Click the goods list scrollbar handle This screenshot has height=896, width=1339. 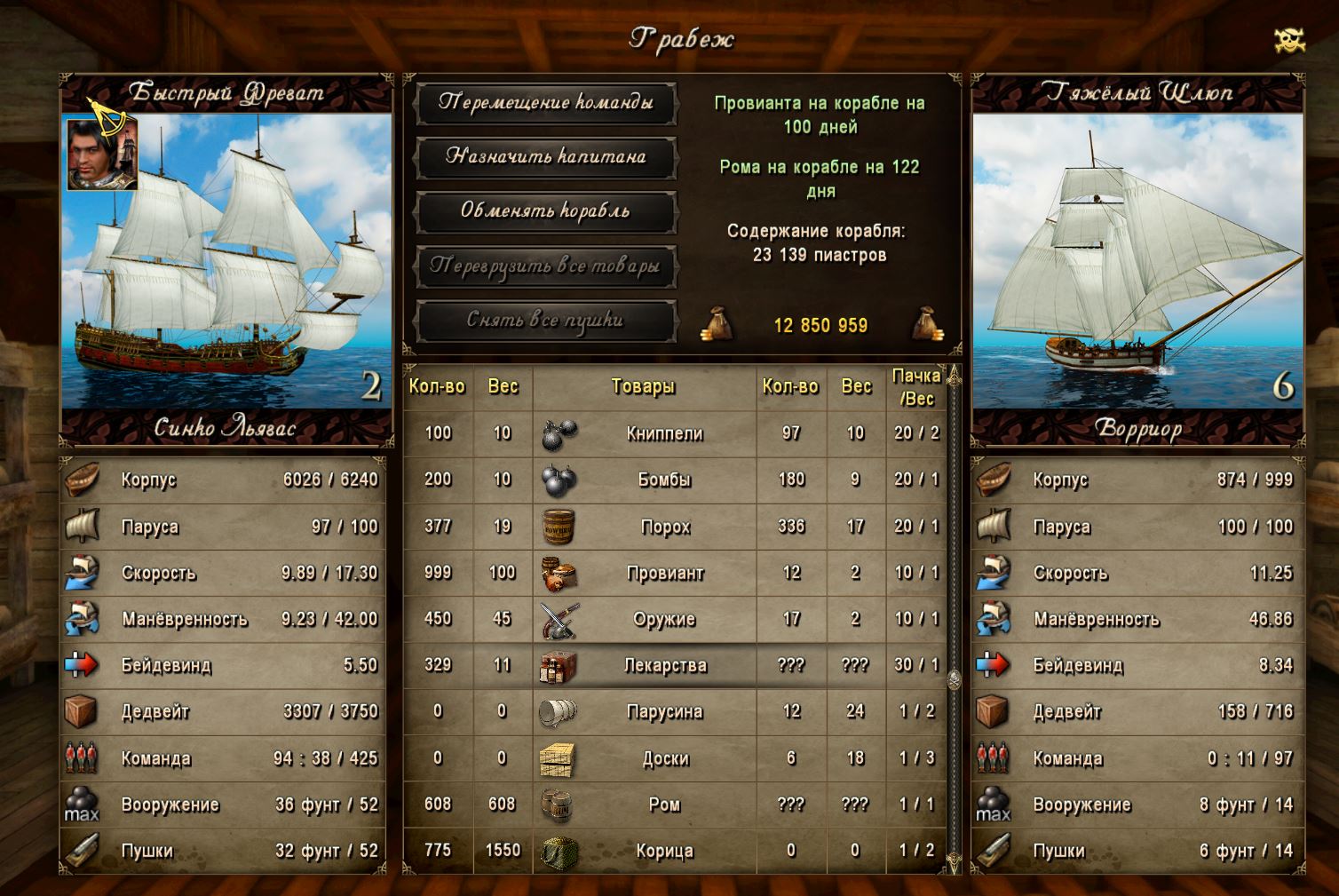coord(955,680)
